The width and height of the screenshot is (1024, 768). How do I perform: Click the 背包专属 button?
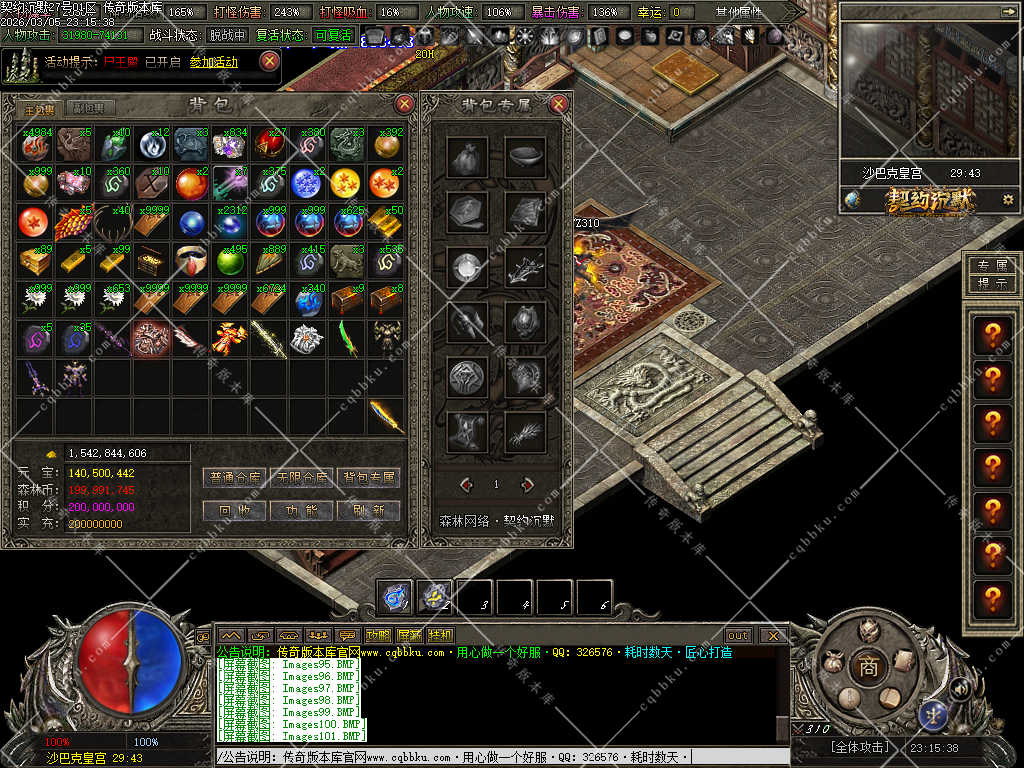tap(369, 478)
